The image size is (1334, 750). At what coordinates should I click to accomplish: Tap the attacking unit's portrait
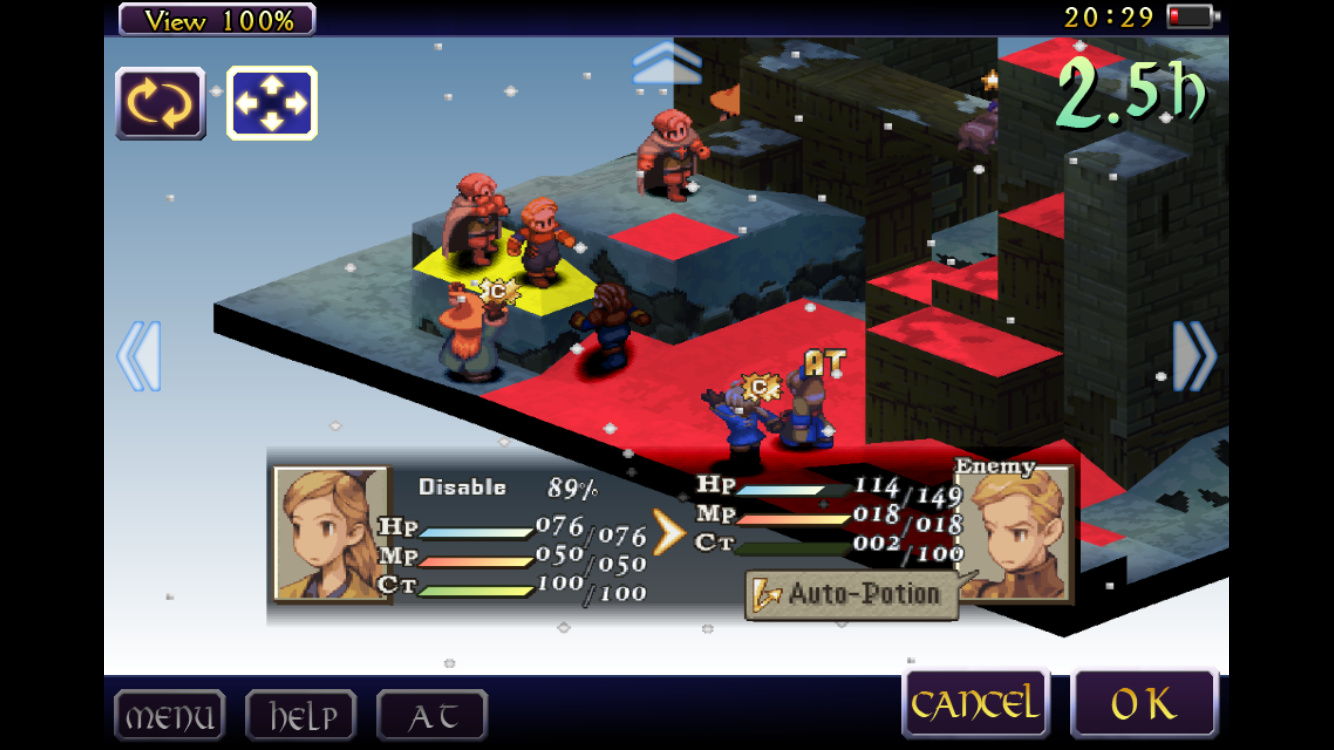click(x=330, y=534)
